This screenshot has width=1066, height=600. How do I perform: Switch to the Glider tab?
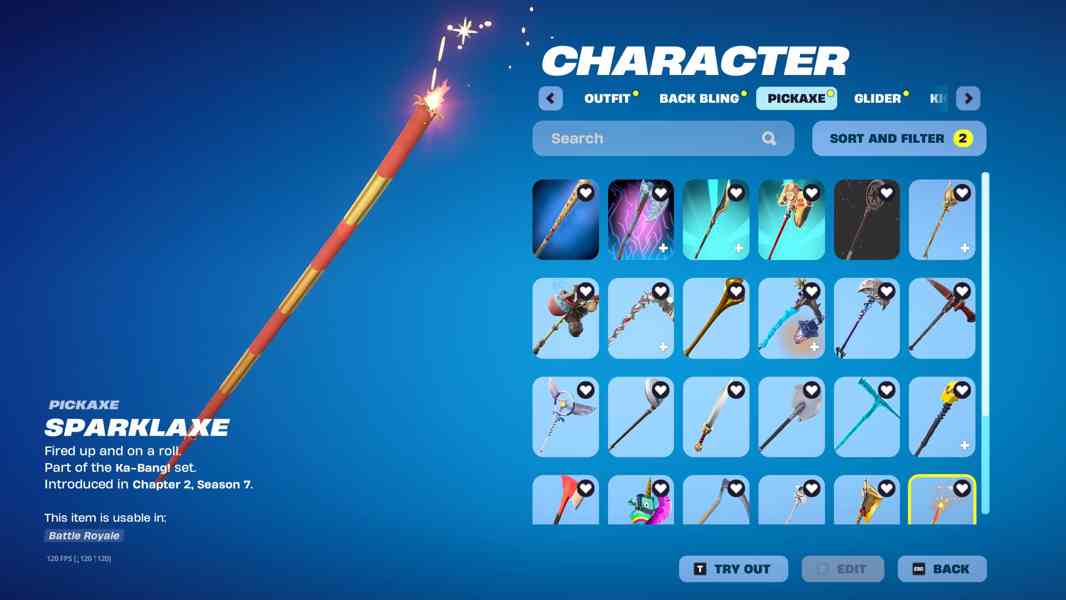tap(877, 98)
